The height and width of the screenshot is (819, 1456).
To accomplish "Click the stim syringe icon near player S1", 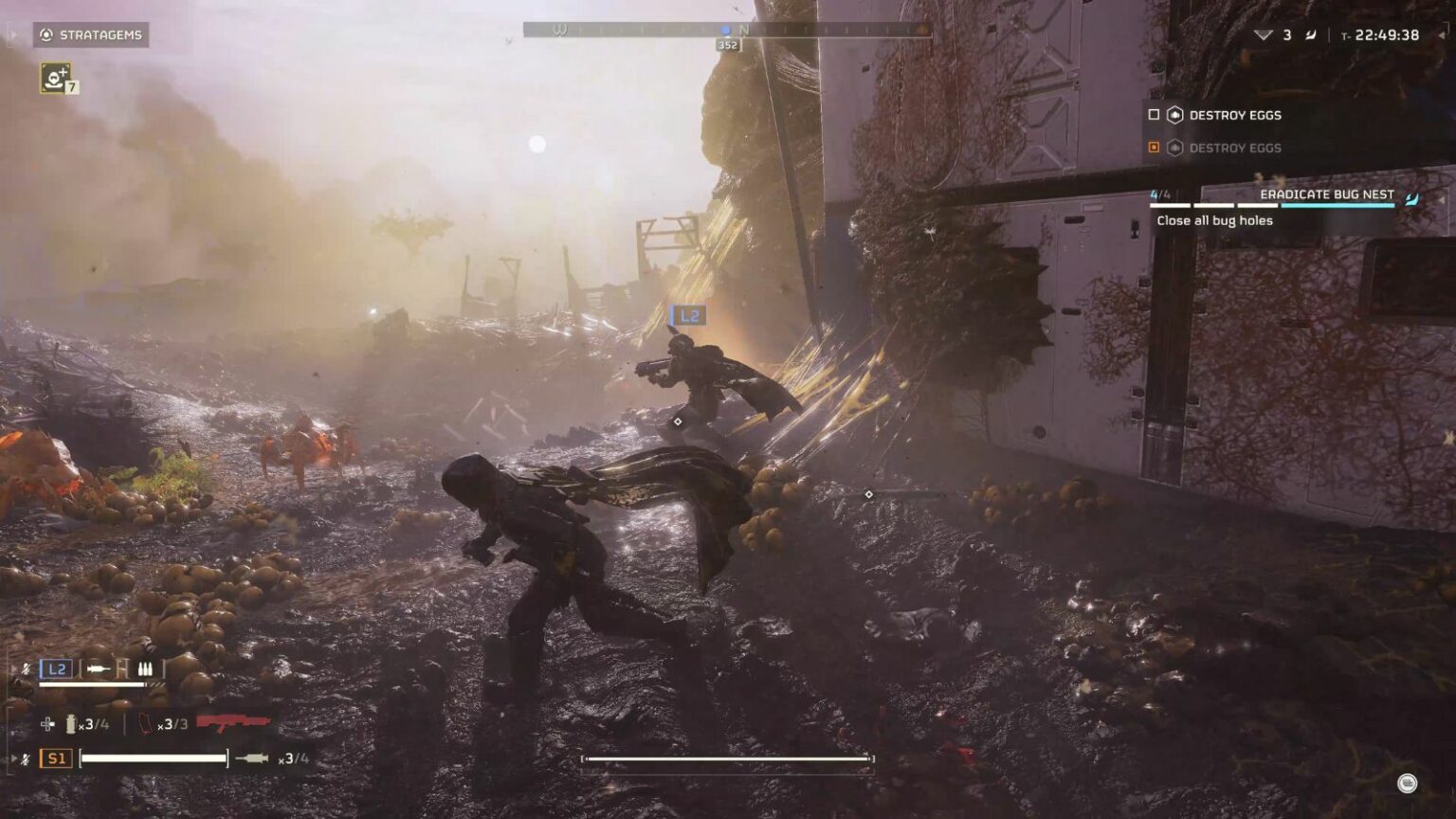I will click(250, 756).
